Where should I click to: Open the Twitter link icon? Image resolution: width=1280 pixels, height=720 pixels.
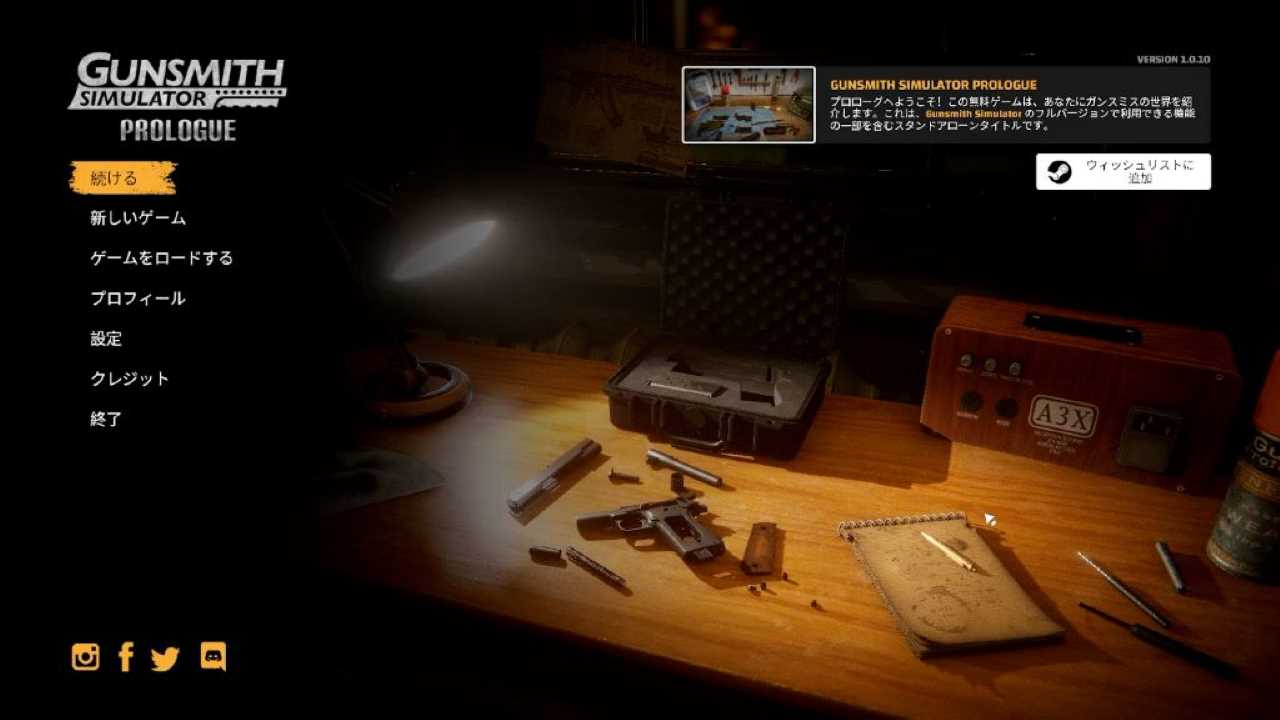165,658
